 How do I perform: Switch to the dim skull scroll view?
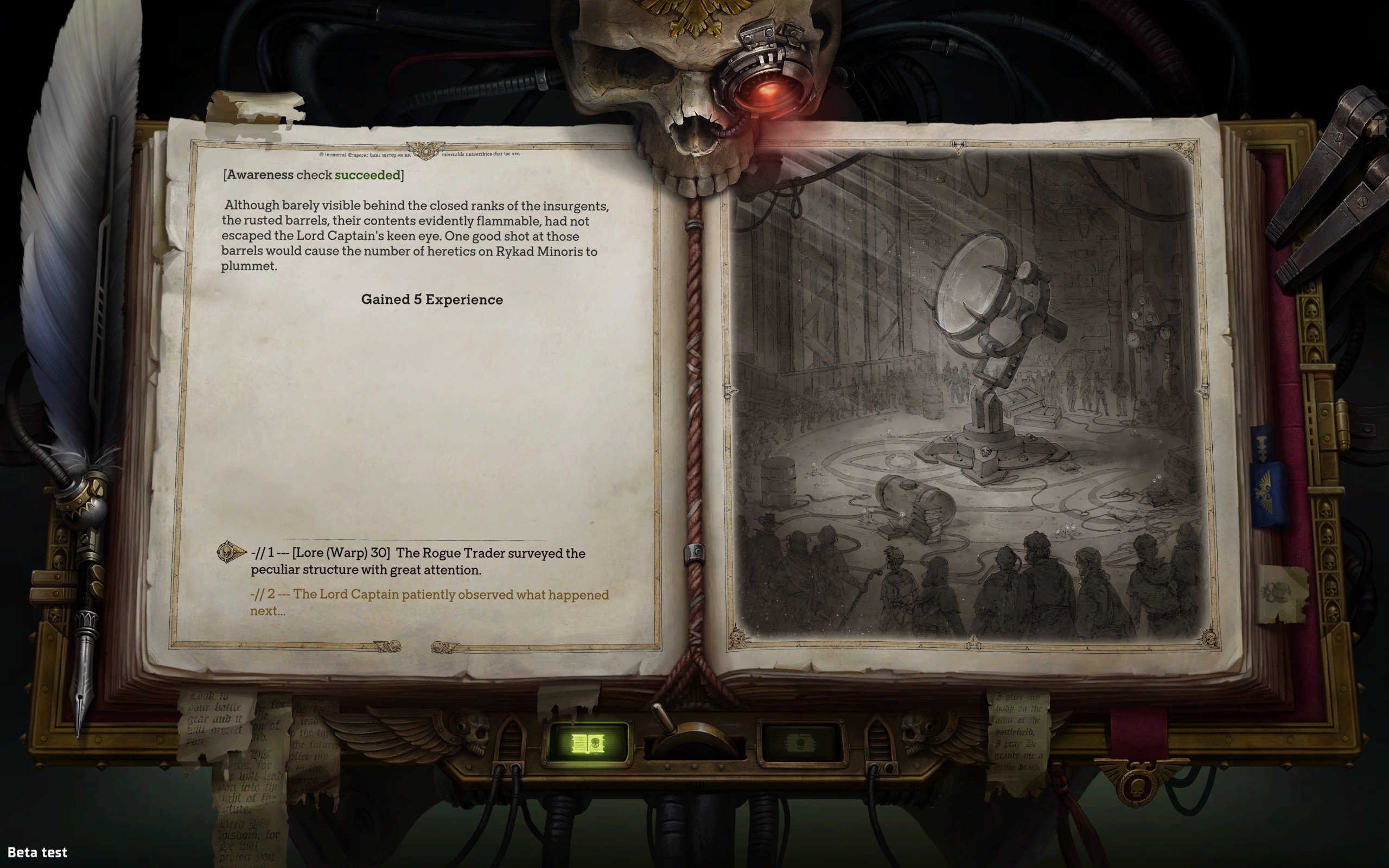pyautogui.click(x=800, y=744)
